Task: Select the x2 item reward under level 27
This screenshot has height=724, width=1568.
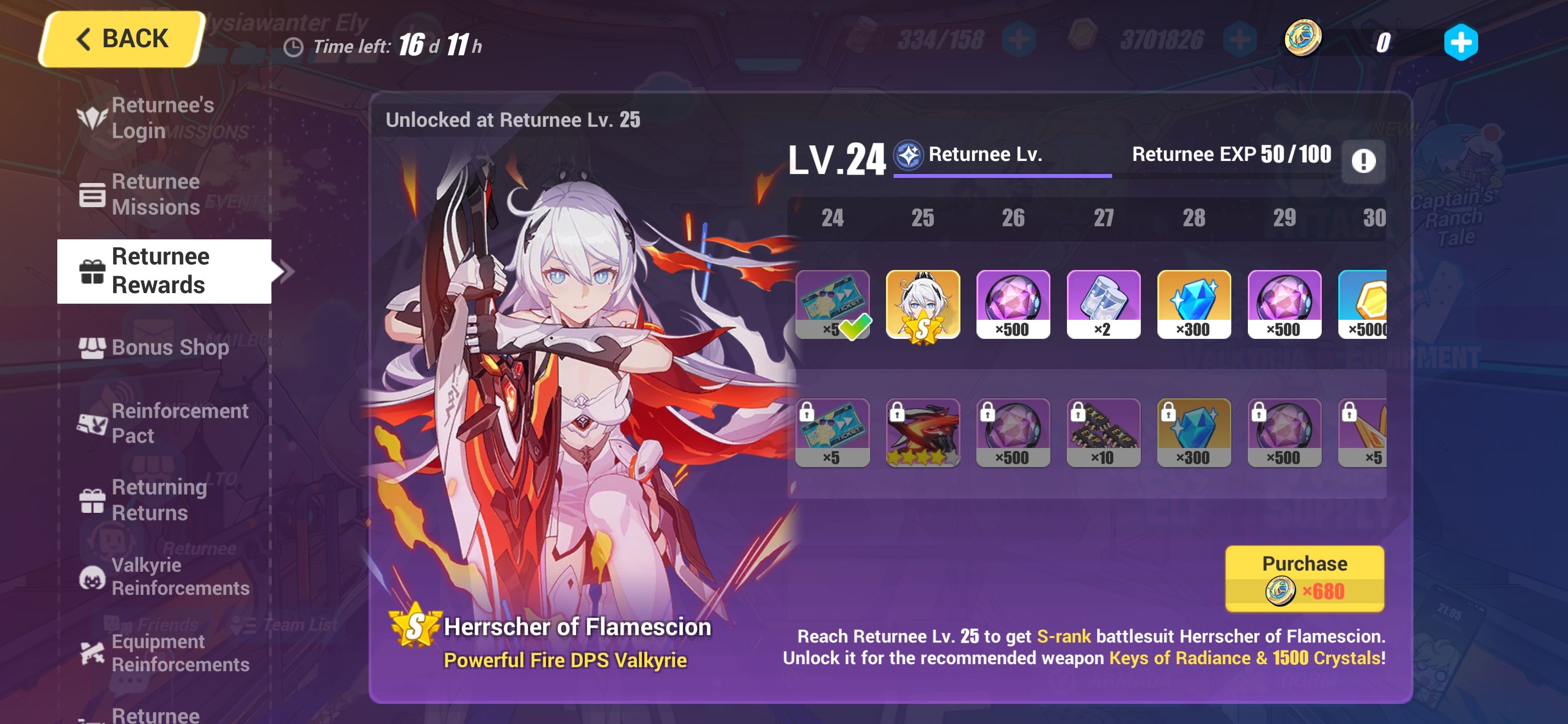Action: pyautogui.click(x=1103, y=305)
